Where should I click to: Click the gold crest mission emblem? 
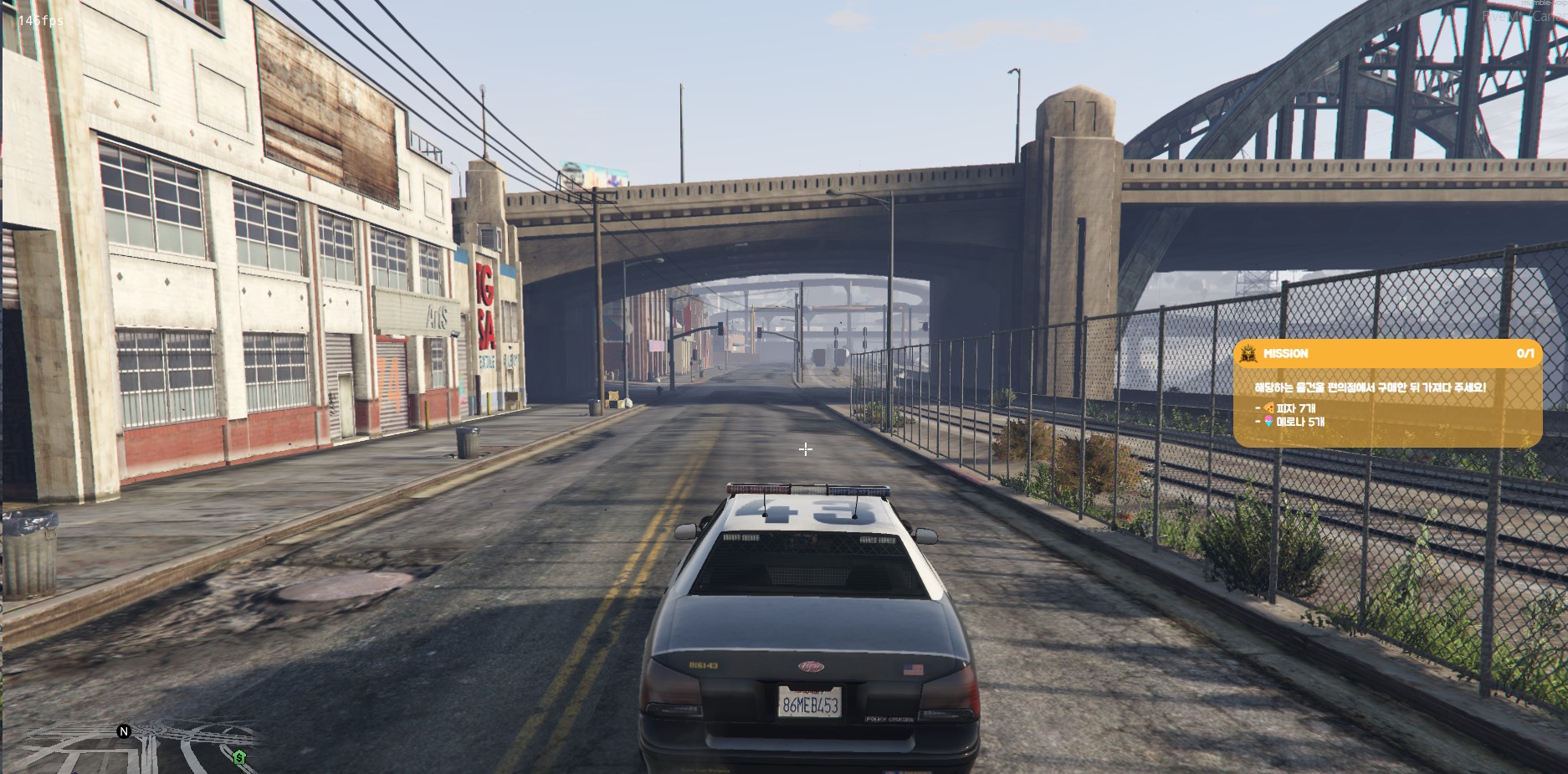[1248, 354]
